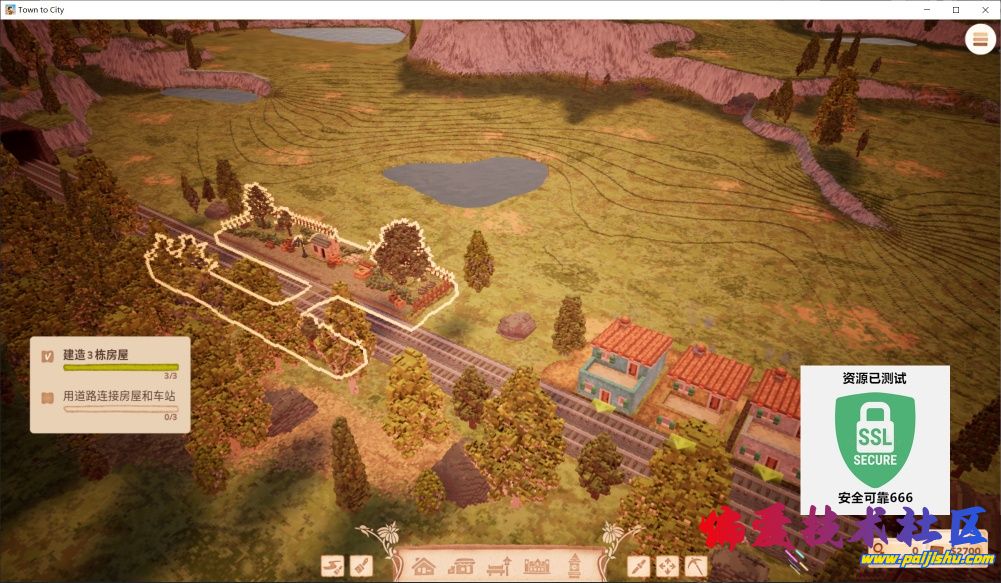The image size is (1001, 583).
Task: Minimize the Town to City window
Action: [925, 9]
